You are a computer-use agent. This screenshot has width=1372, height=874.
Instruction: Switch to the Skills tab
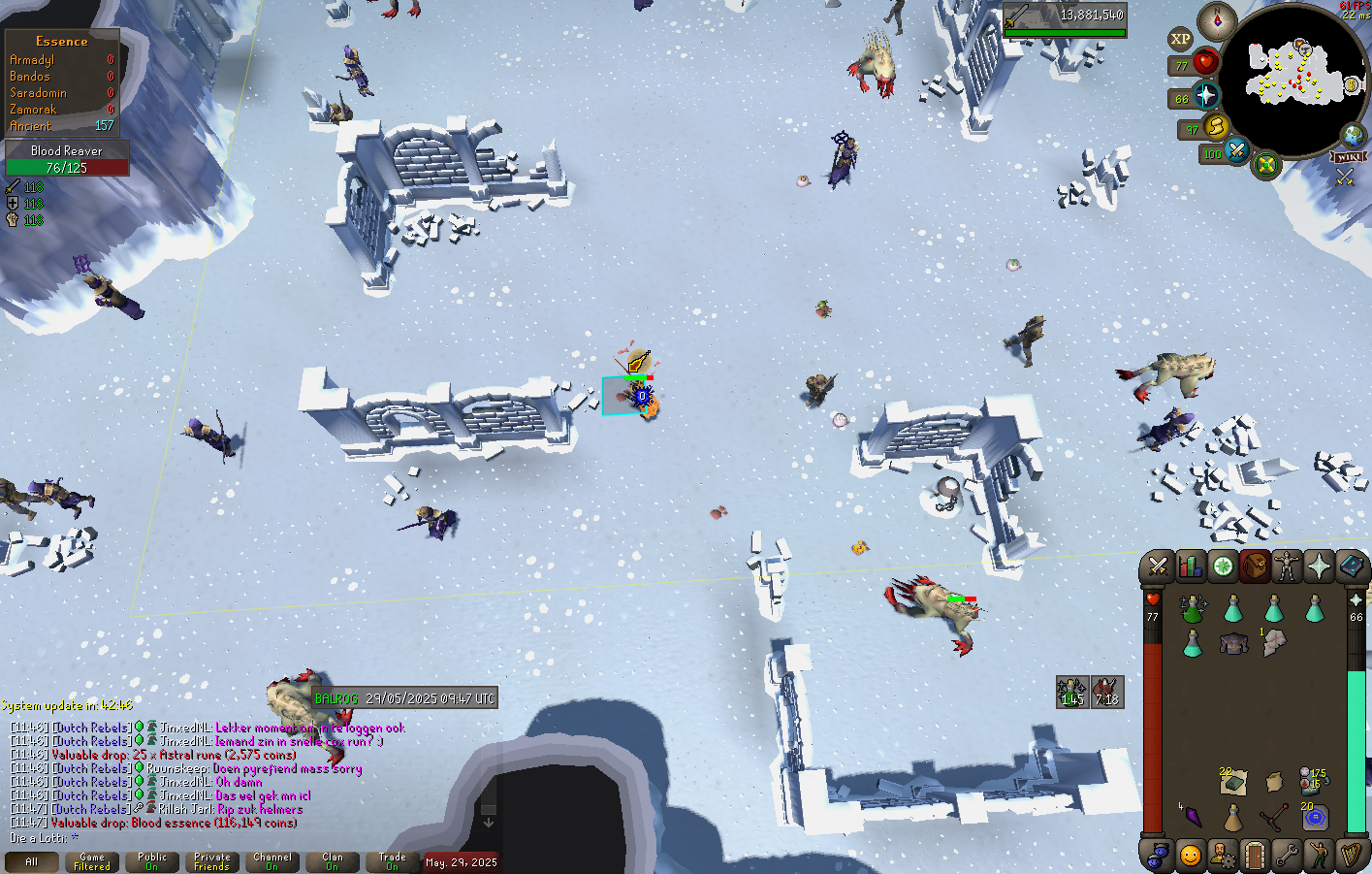coord(1190,566)
